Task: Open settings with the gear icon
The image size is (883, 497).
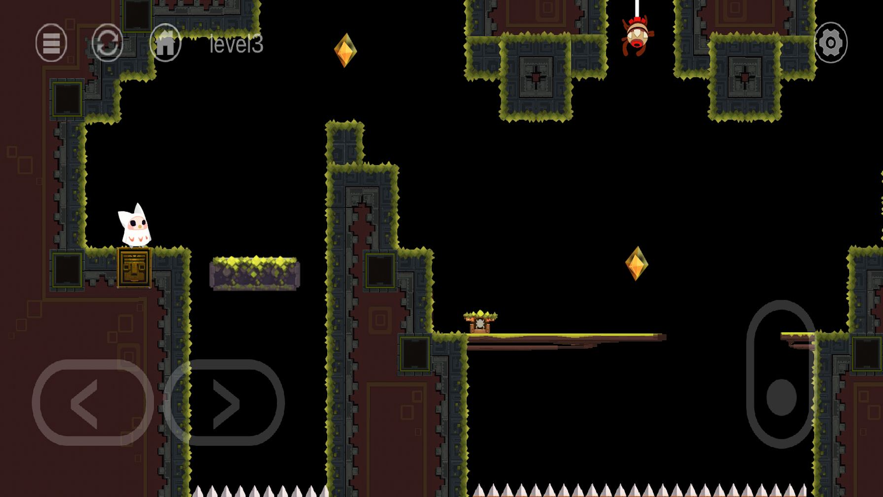Action: click(830, 43)
